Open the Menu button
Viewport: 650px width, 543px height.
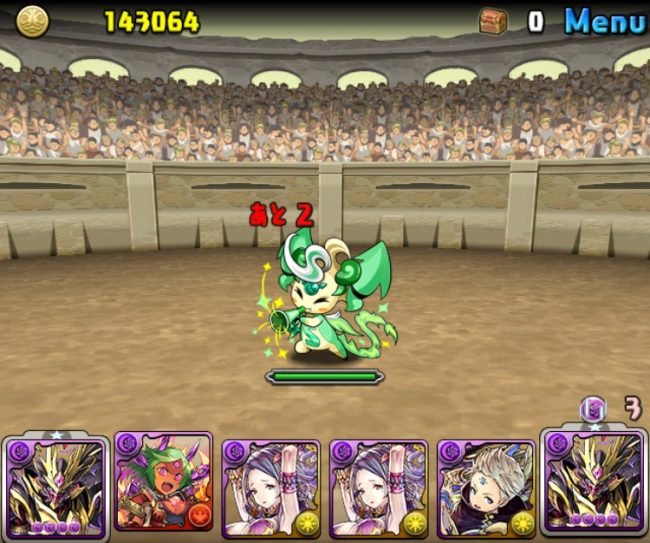(604, 21)
